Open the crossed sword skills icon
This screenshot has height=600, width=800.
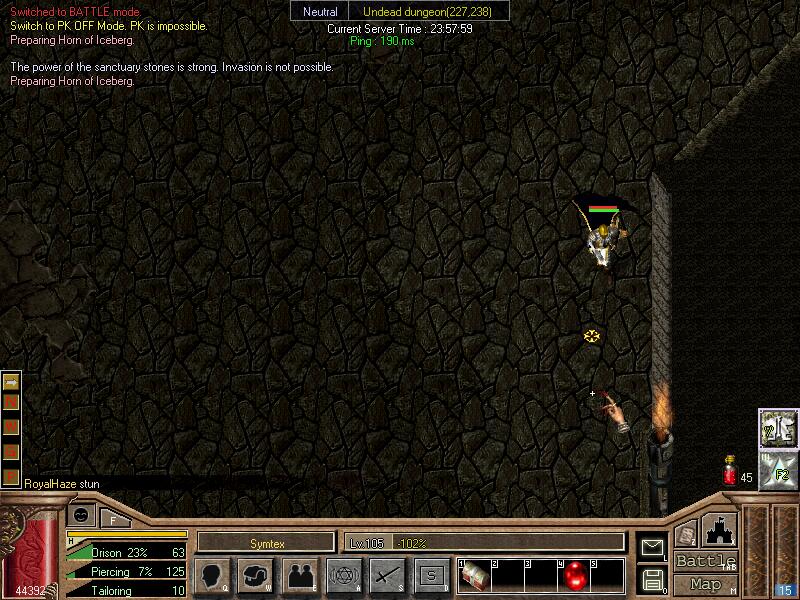(x=387, y=575)
